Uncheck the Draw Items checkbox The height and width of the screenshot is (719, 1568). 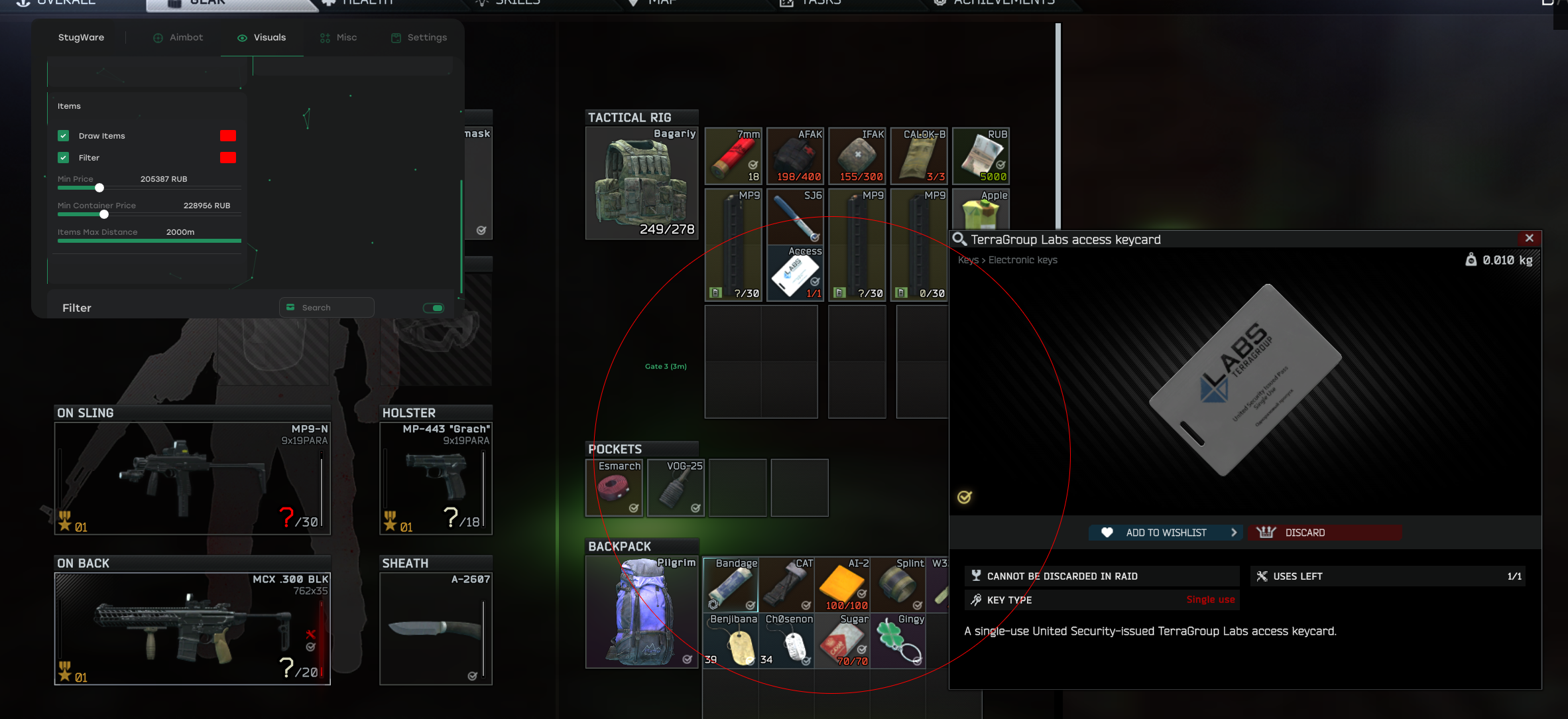point(63,135)
